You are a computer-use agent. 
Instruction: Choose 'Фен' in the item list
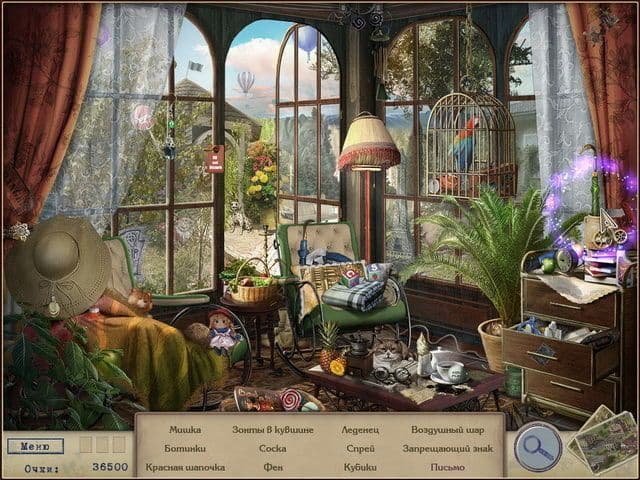(x=272, y=467)
